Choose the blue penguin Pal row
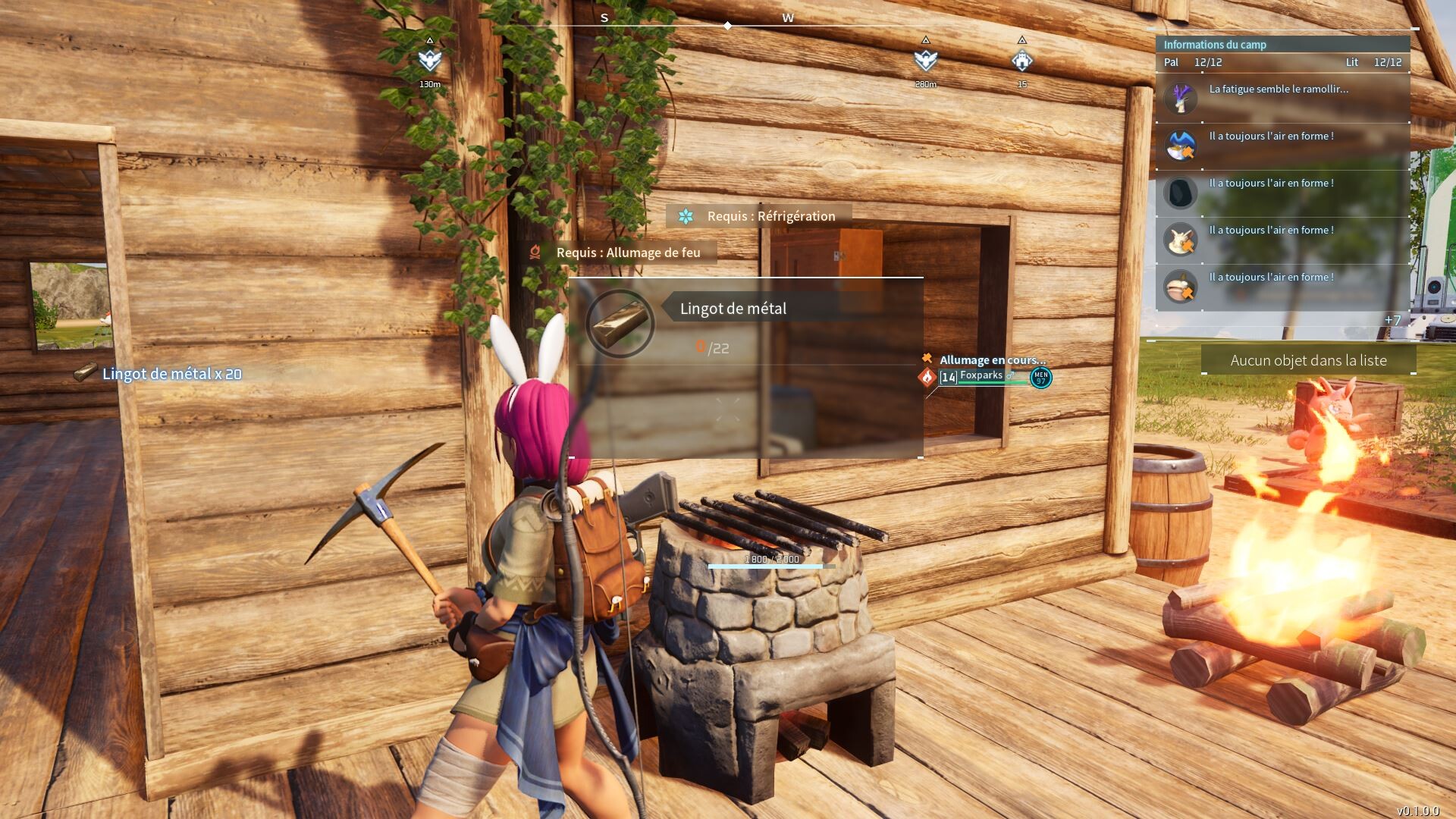This screenshot has height=819, width=1456. tap(1282, 146)
